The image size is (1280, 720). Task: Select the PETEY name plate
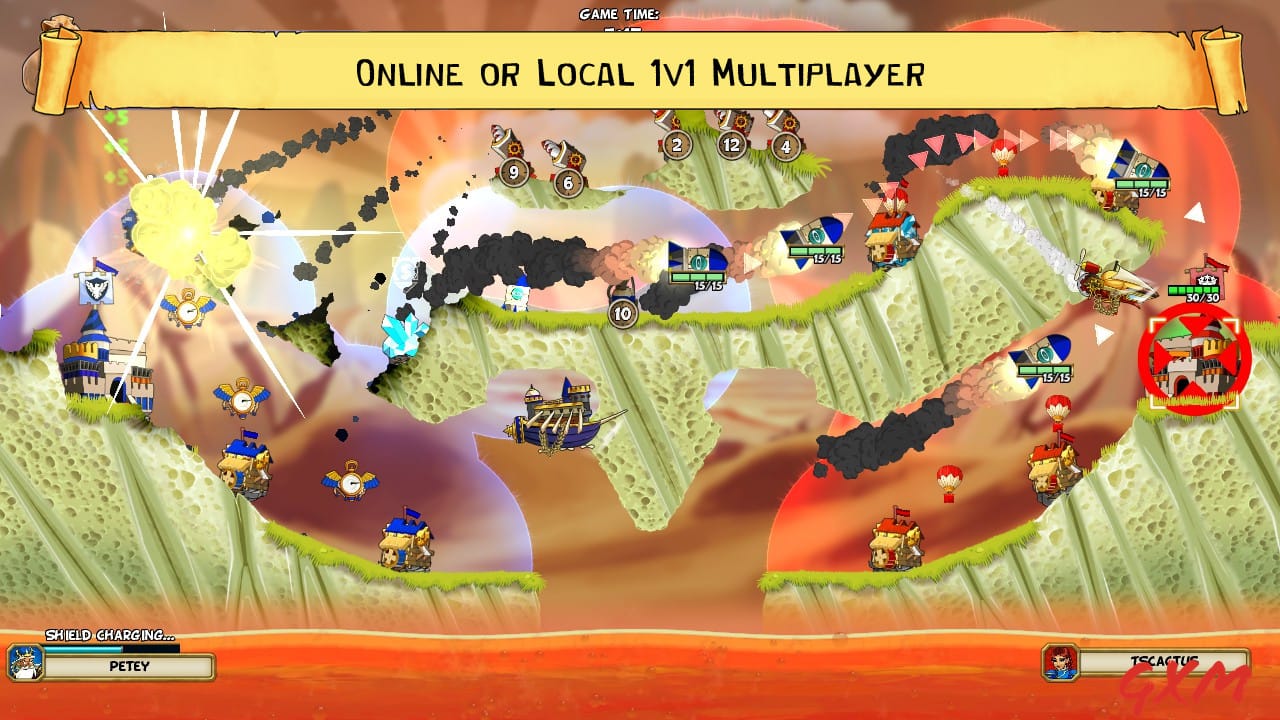tap(128, 667)
